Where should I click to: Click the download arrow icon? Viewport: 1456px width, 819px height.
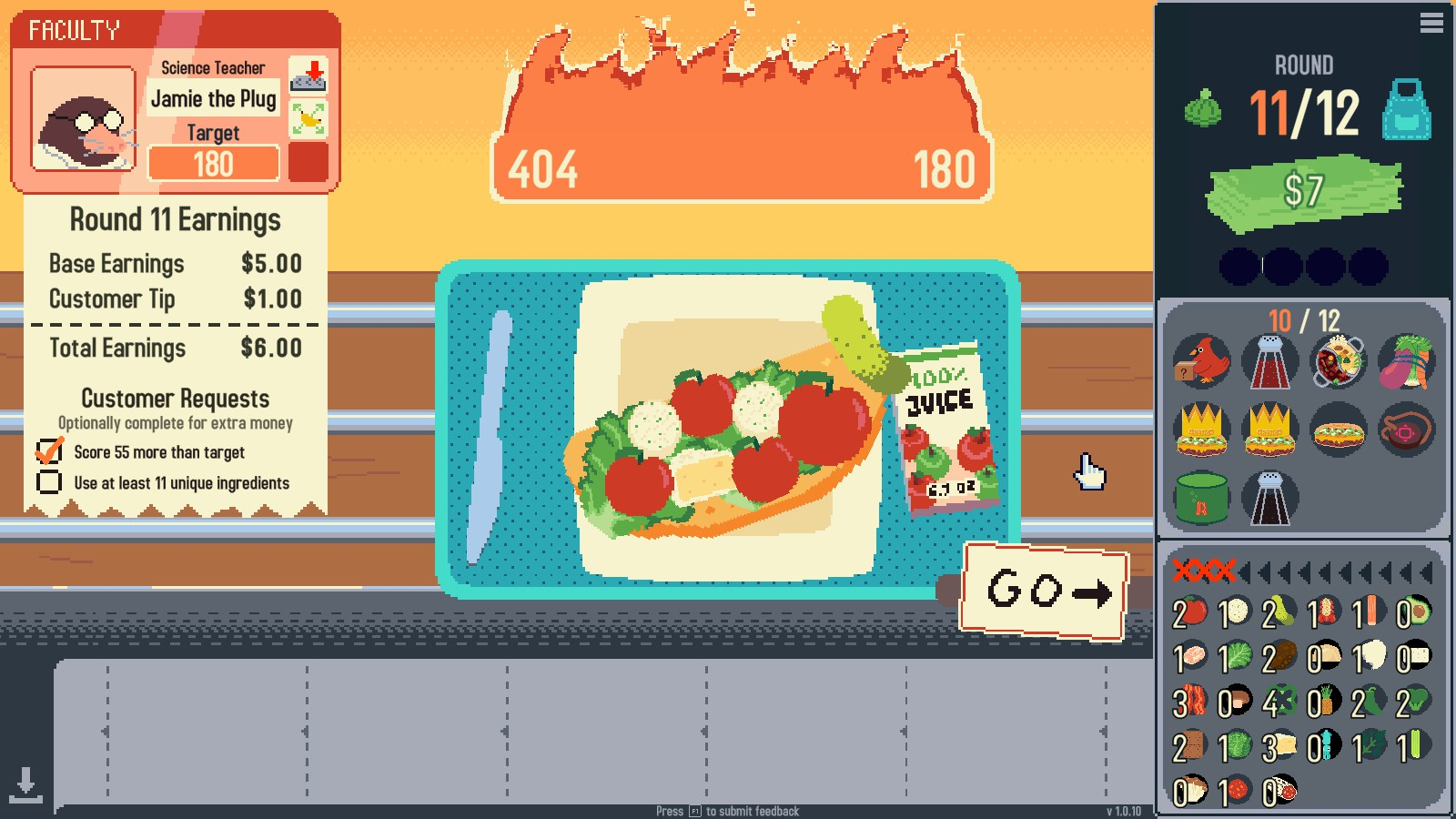coord(25,784)
